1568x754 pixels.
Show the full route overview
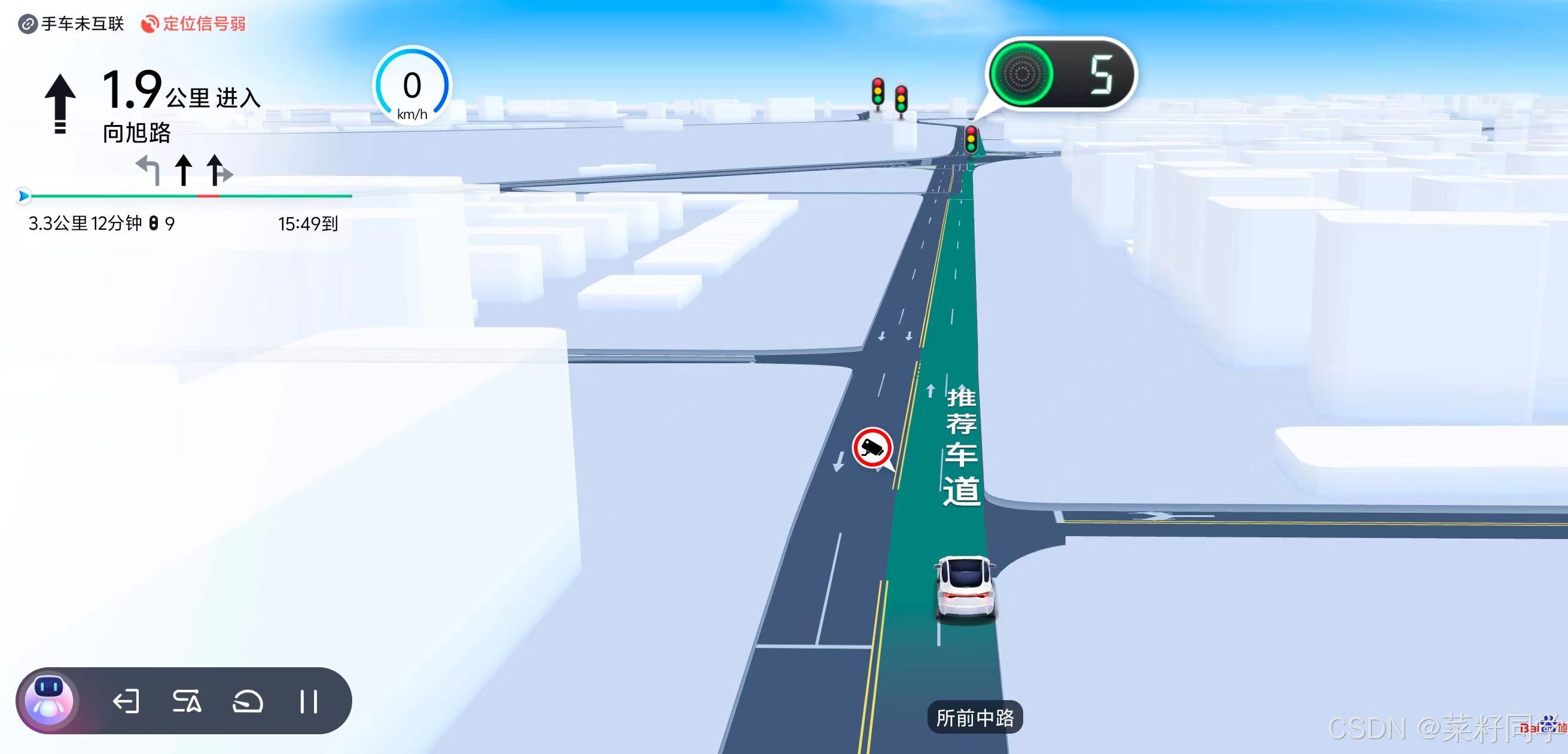click(187, 701)
